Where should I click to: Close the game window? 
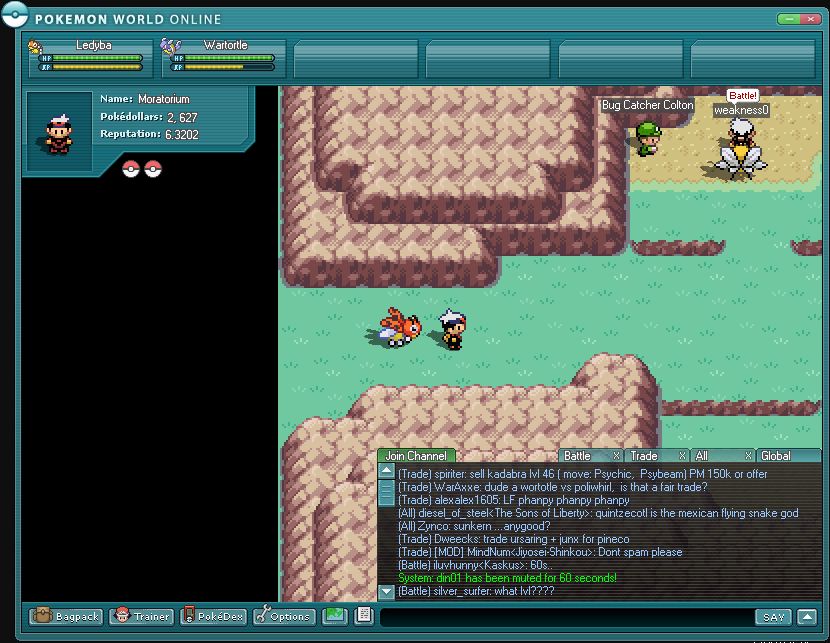click(x=812, y=19)
